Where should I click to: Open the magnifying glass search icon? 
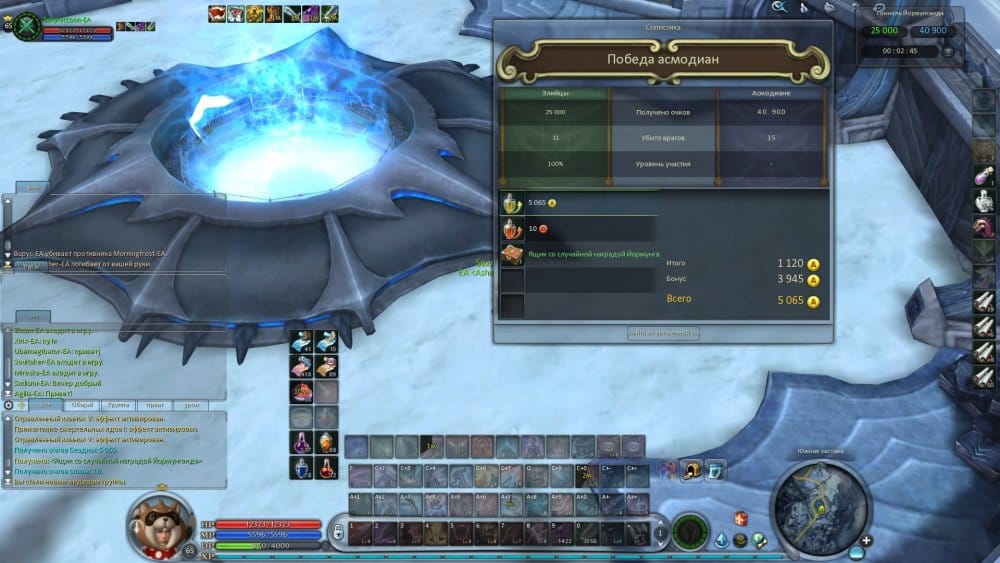[x=780, y=7]
